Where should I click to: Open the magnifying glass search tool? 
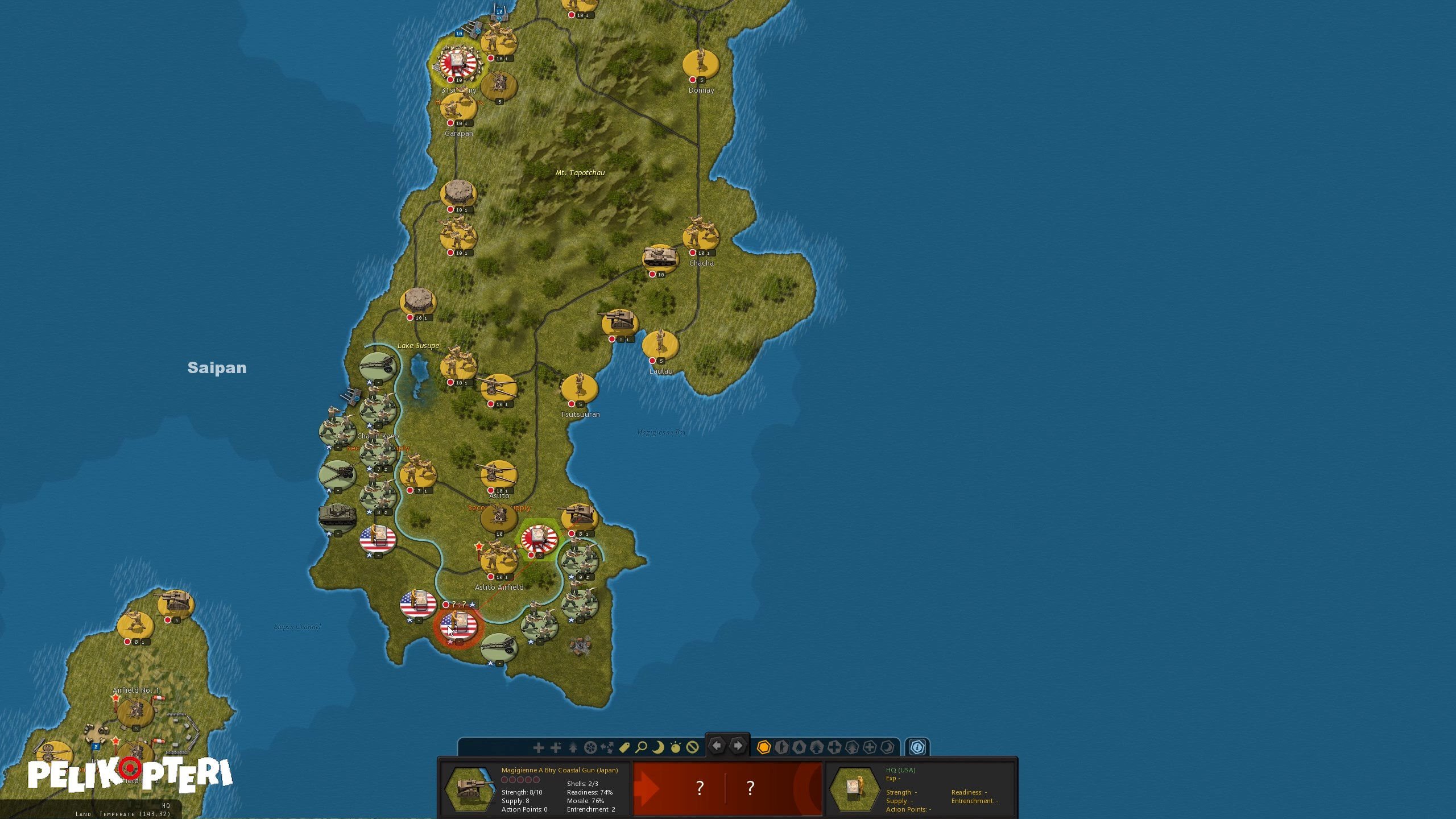[641, 747]
